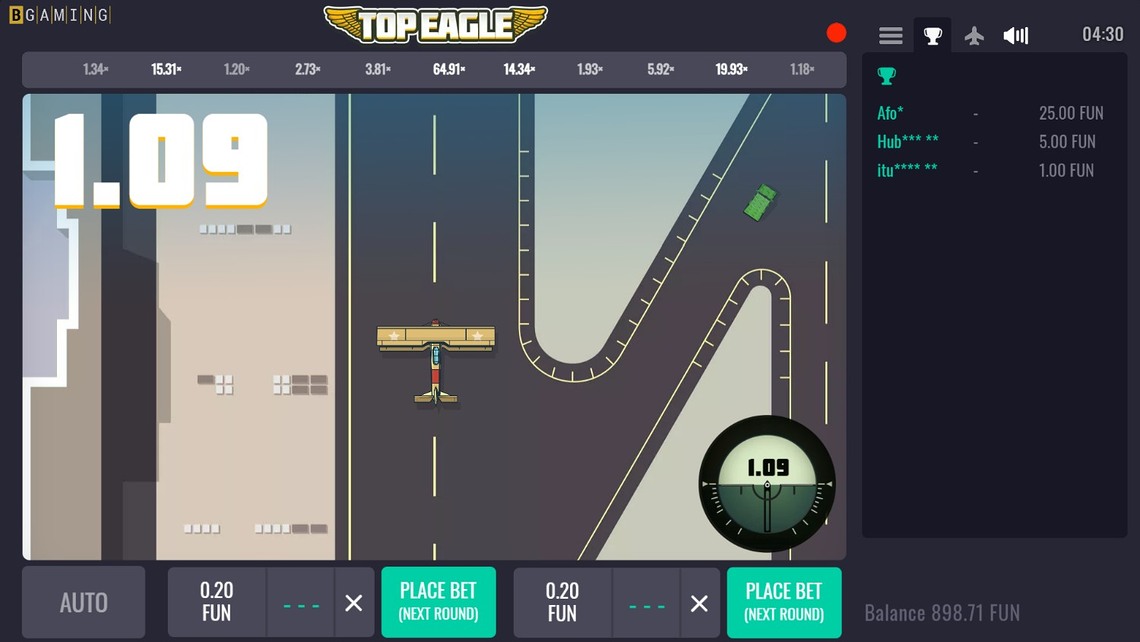Toggle the sound speaker icon
Viewport: 1140px width, 642px height.
click(x=1015, y=36)
